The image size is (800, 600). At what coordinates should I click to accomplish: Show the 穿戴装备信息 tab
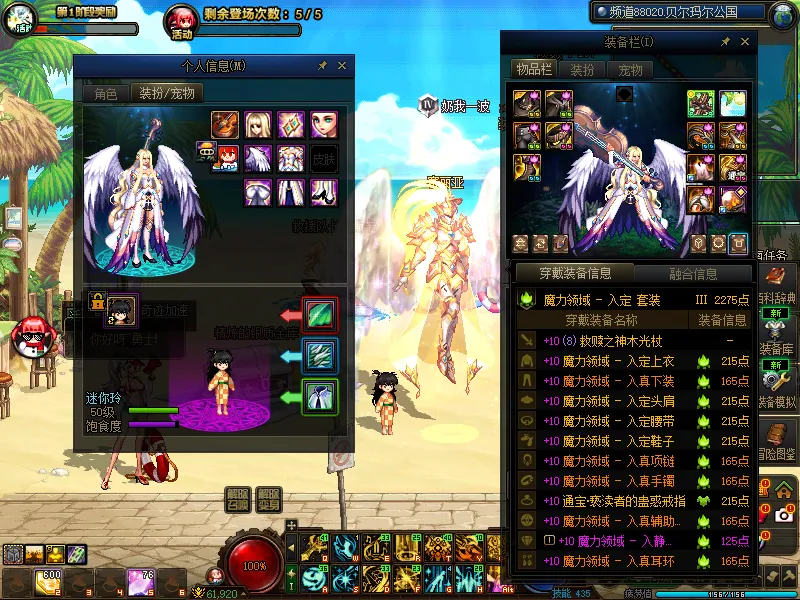pyautogui.click(x=573, y=273)
